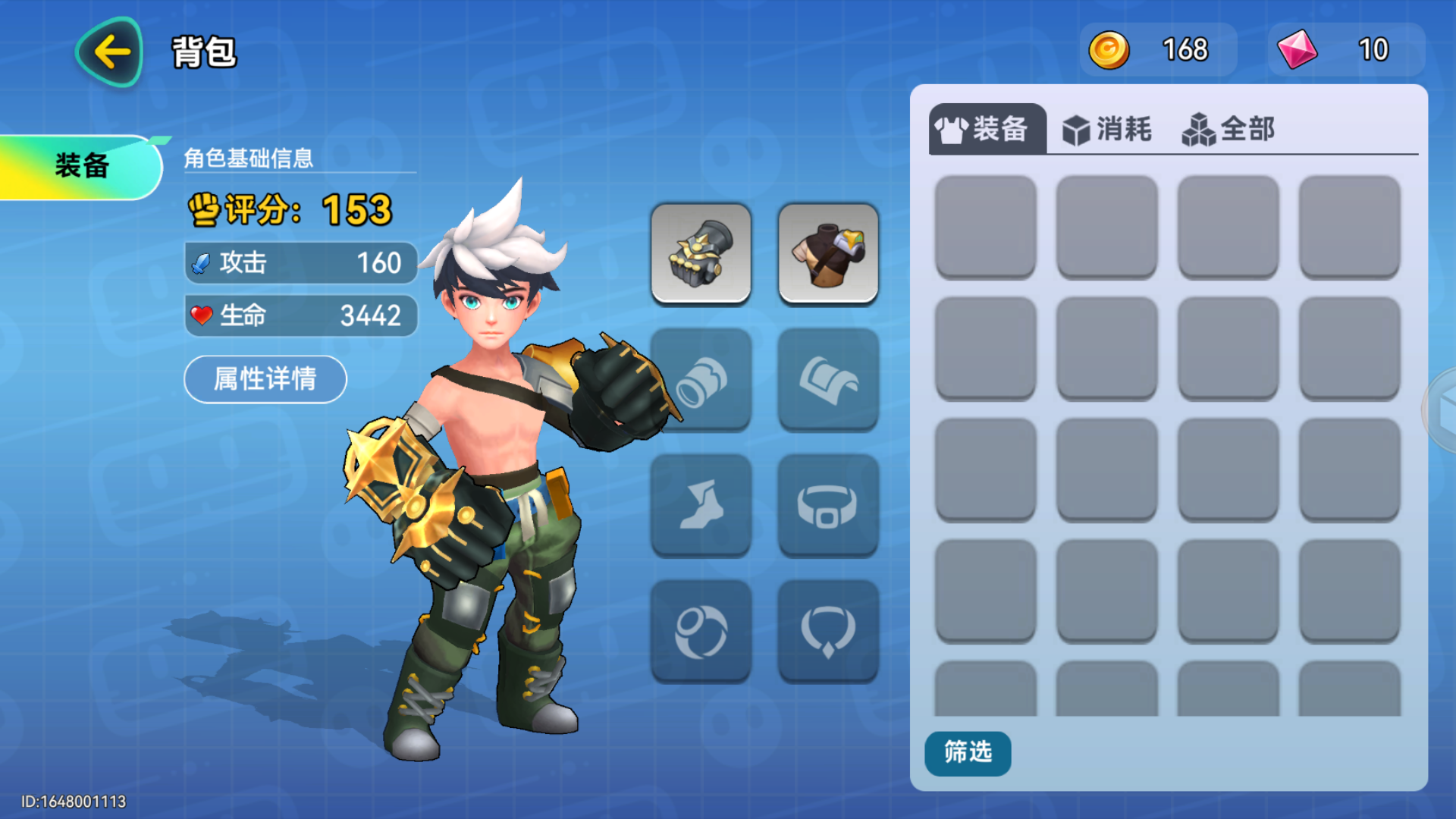Screen dimensions: 1456x819
Task: Click the gold coin currency icon
Action: pyautogui.click(x=1109, y=49)
